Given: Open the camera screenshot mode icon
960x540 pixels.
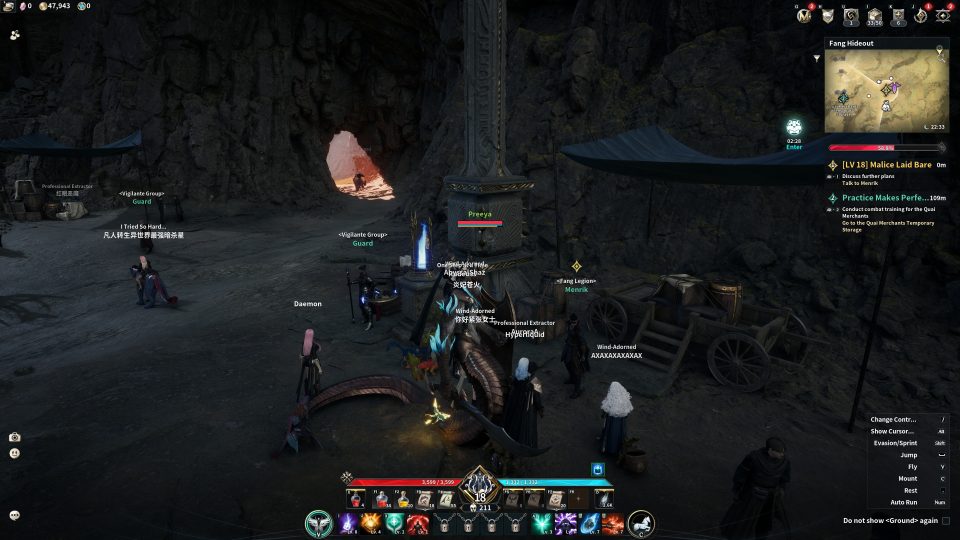Looking at the screenshot, I should 14,437.
